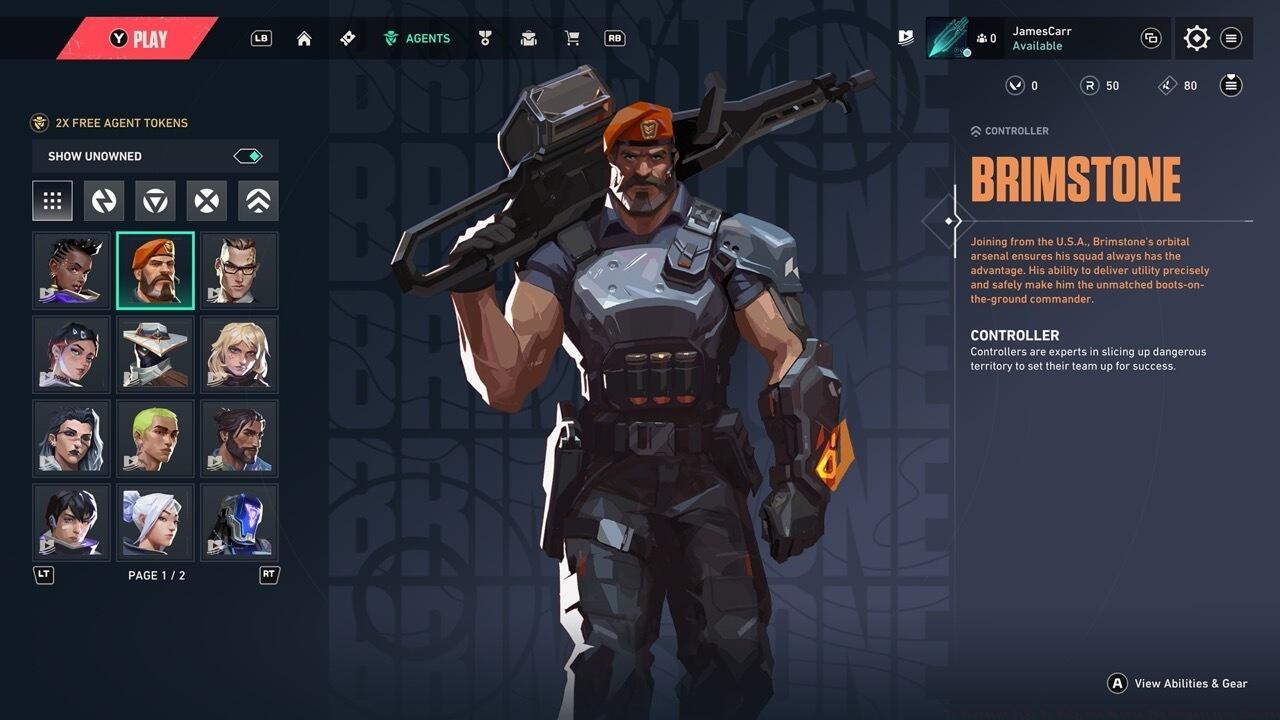This screenshot has height=720, width=1280.
Task: Click the red PLAY button
Action: click(x=138, y=39)
